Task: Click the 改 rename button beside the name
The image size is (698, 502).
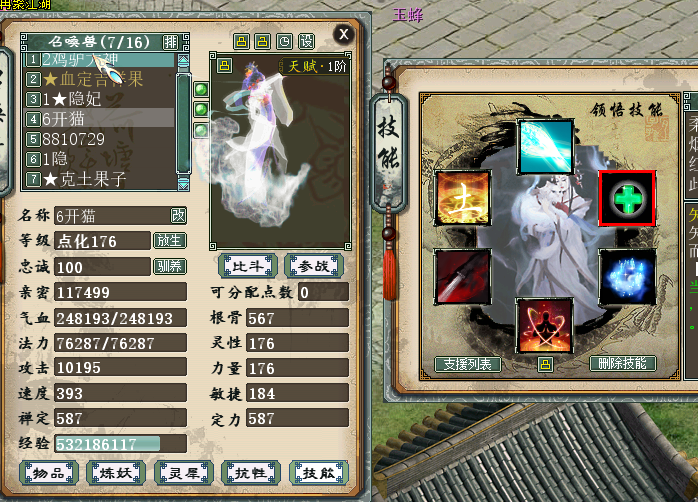Action: tap(178, 215)
